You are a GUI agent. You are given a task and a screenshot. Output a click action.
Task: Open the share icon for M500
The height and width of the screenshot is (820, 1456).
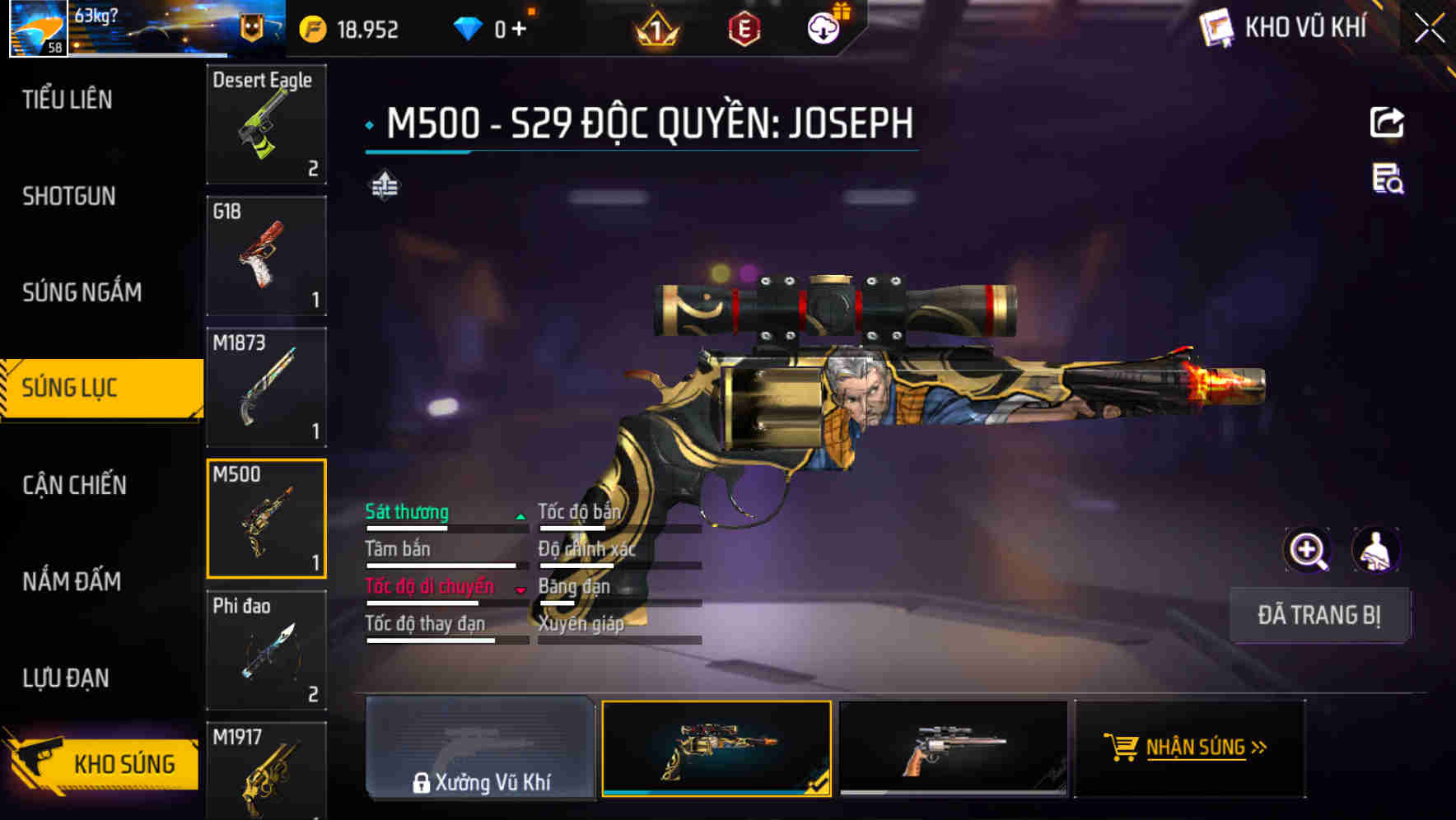pos(1387,122)
